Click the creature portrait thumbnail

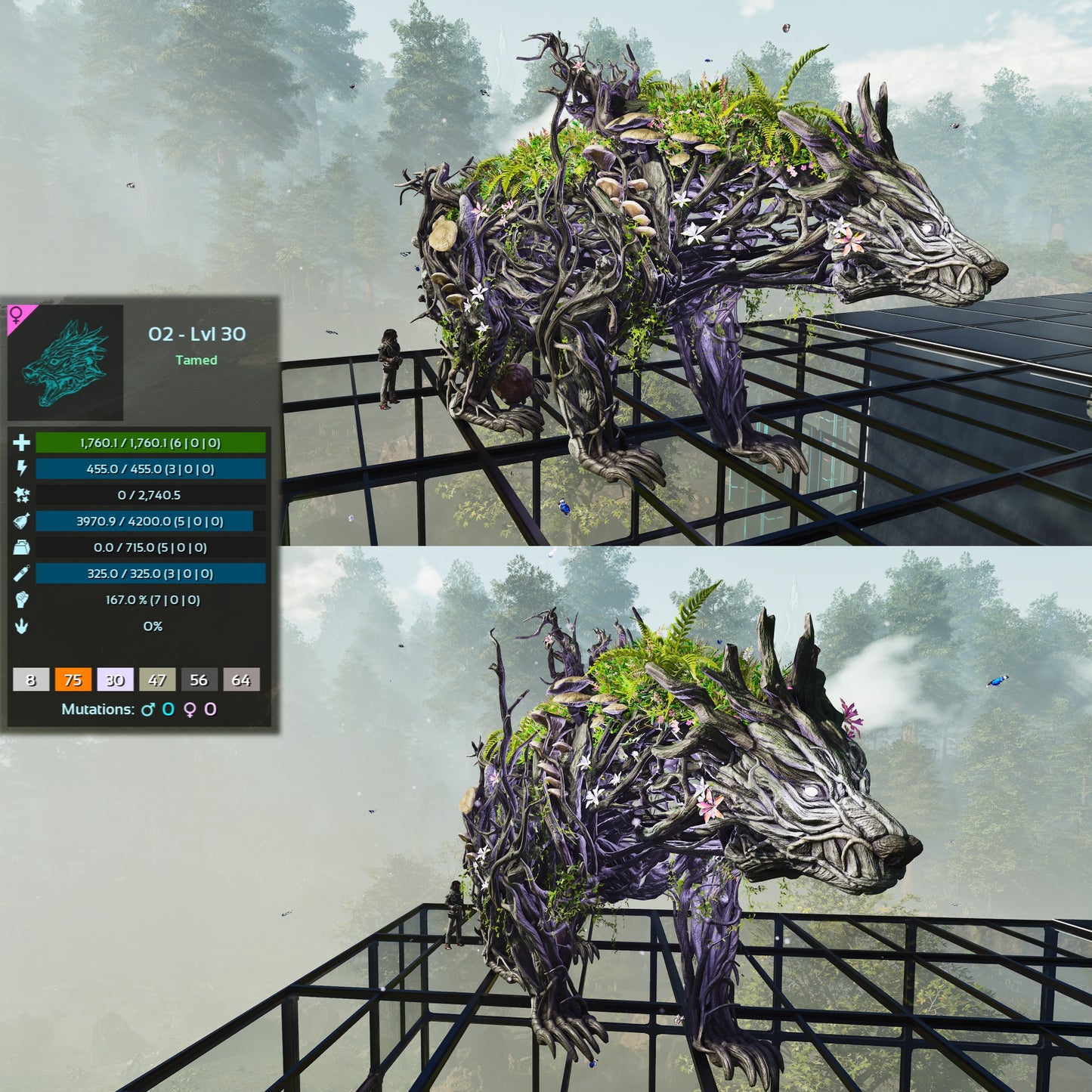click(65, 363)
